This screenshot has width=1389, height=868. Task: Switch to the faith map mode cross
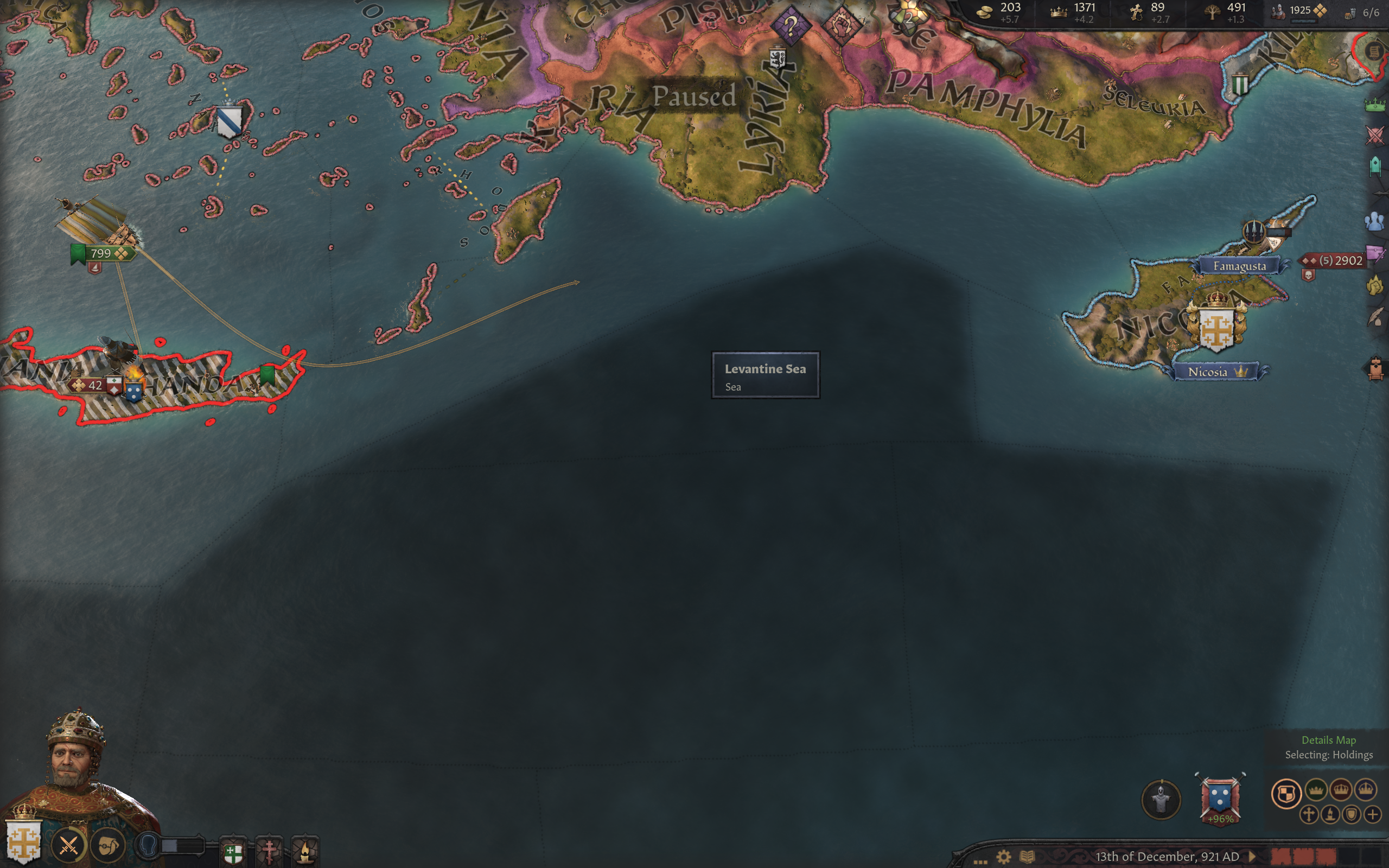1309,814
